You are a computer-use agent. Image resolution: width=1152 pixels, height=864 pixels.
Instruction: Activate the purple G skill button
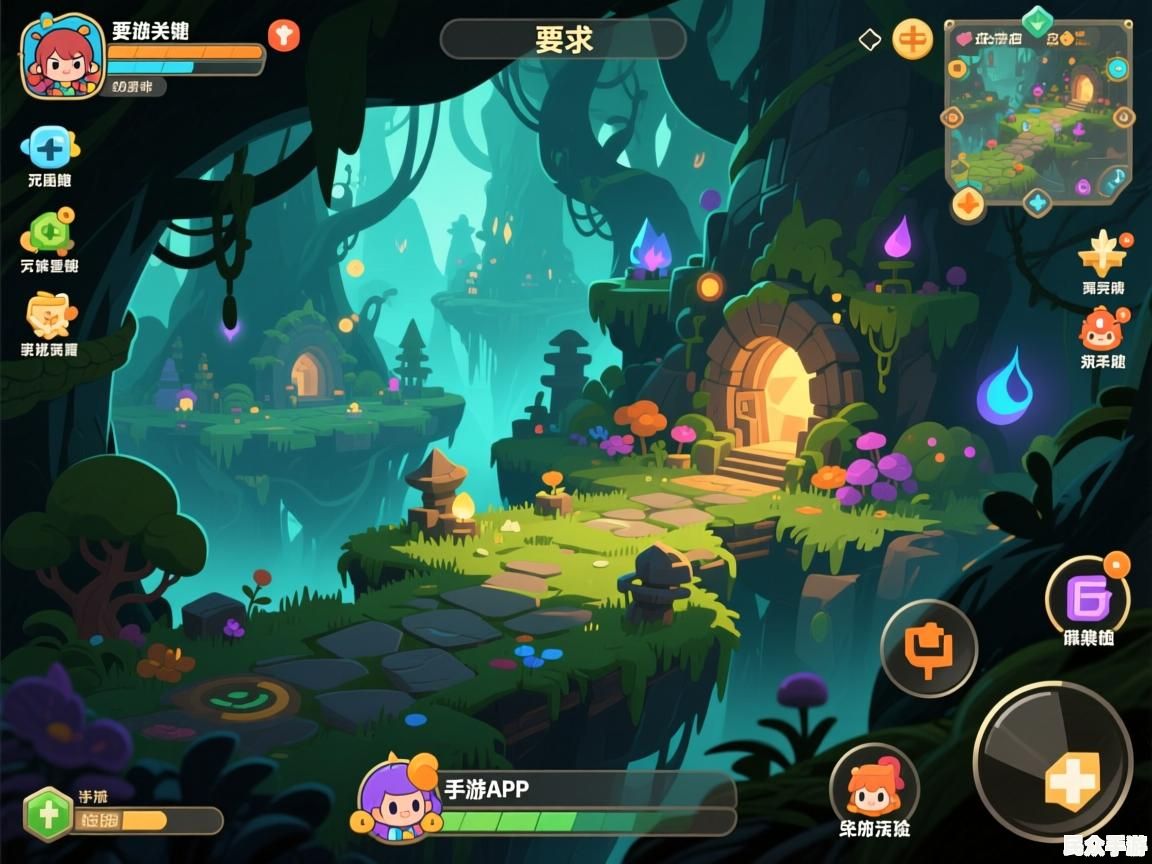1087,599
